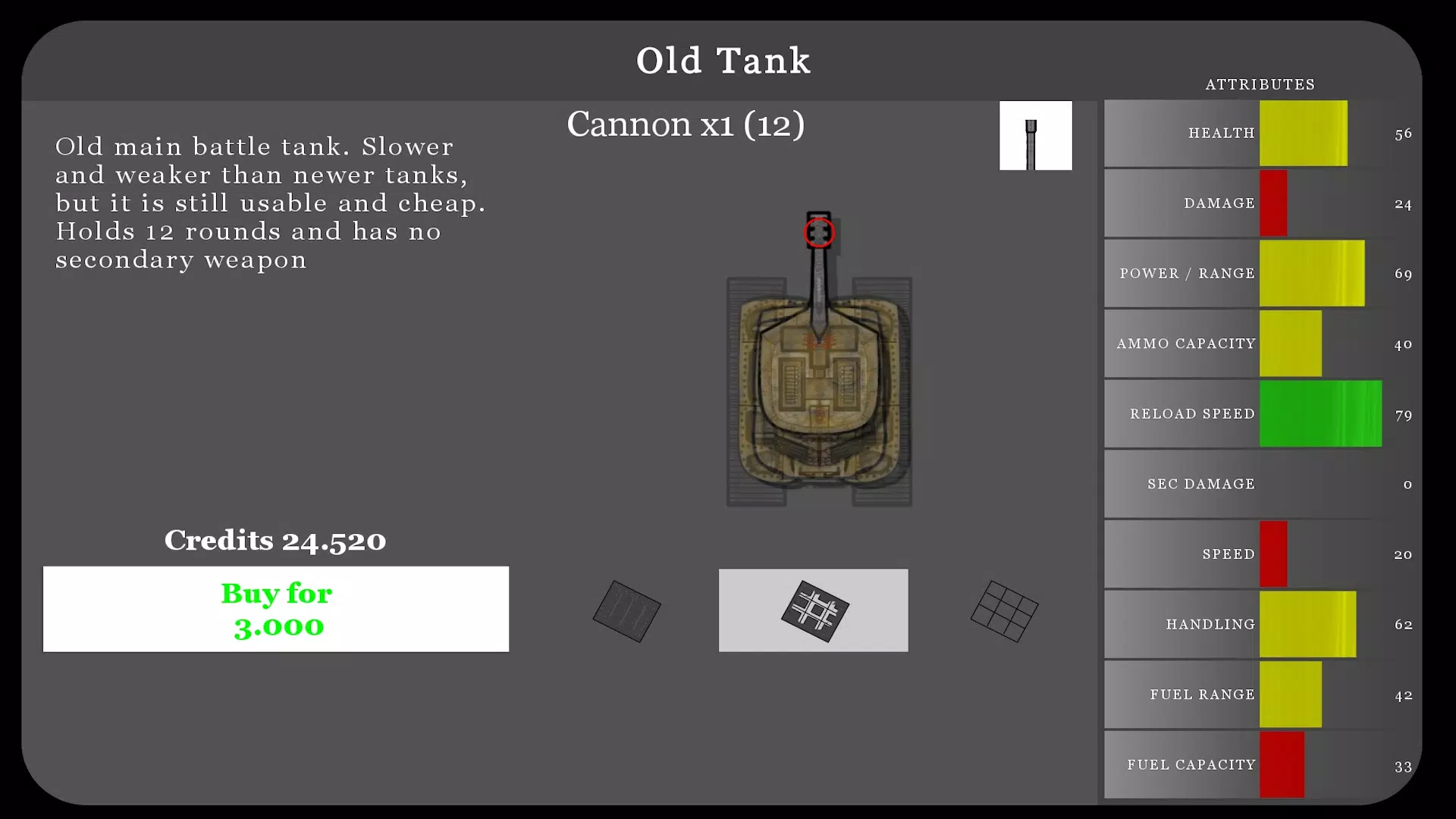Toggle the Sec Damage attribute row
Image resolution: width=1456 pixels, height=819 pixels.
1259,484
